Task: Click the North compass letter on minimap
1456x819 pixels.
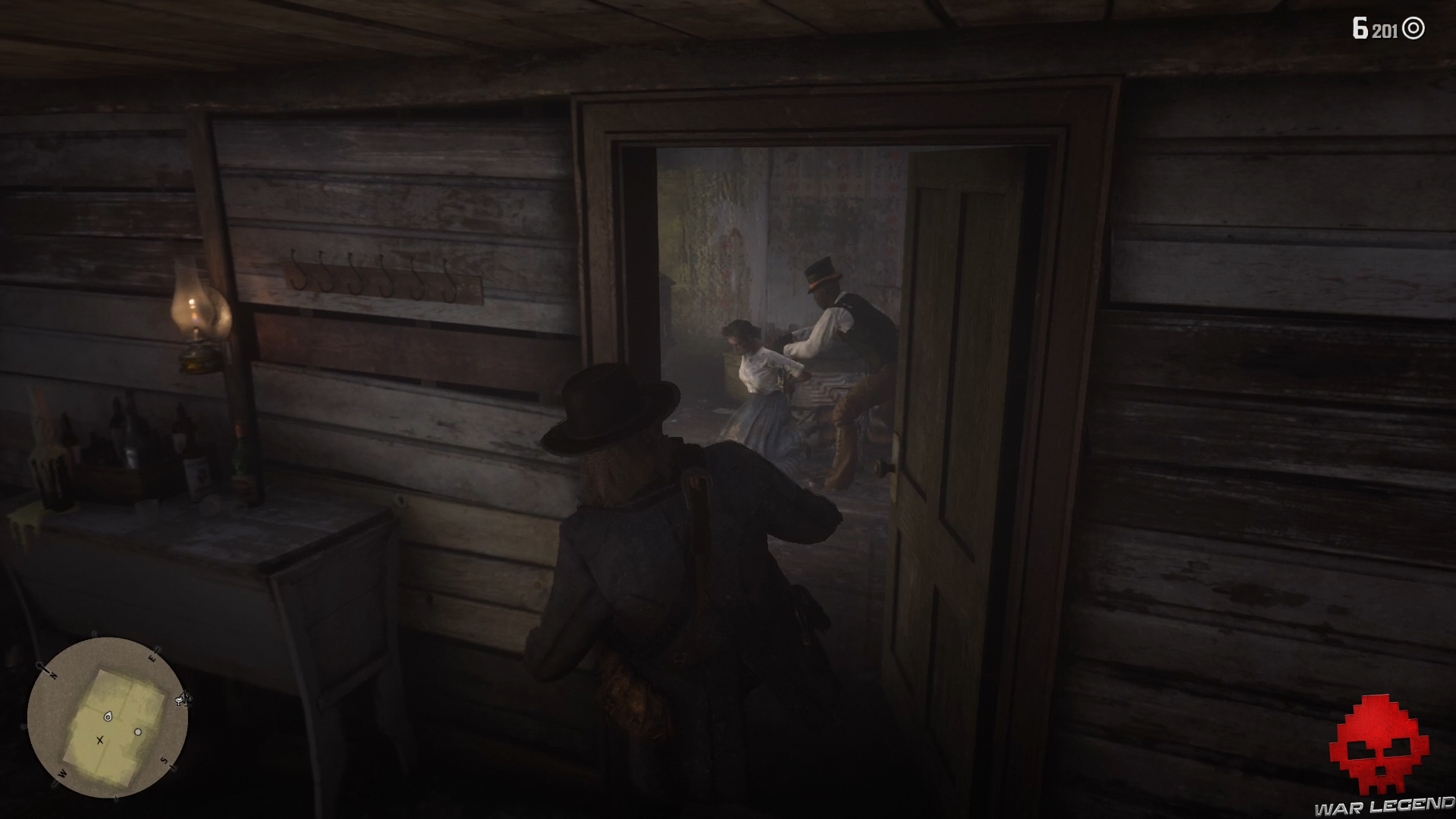Action: tap(53, 675)
